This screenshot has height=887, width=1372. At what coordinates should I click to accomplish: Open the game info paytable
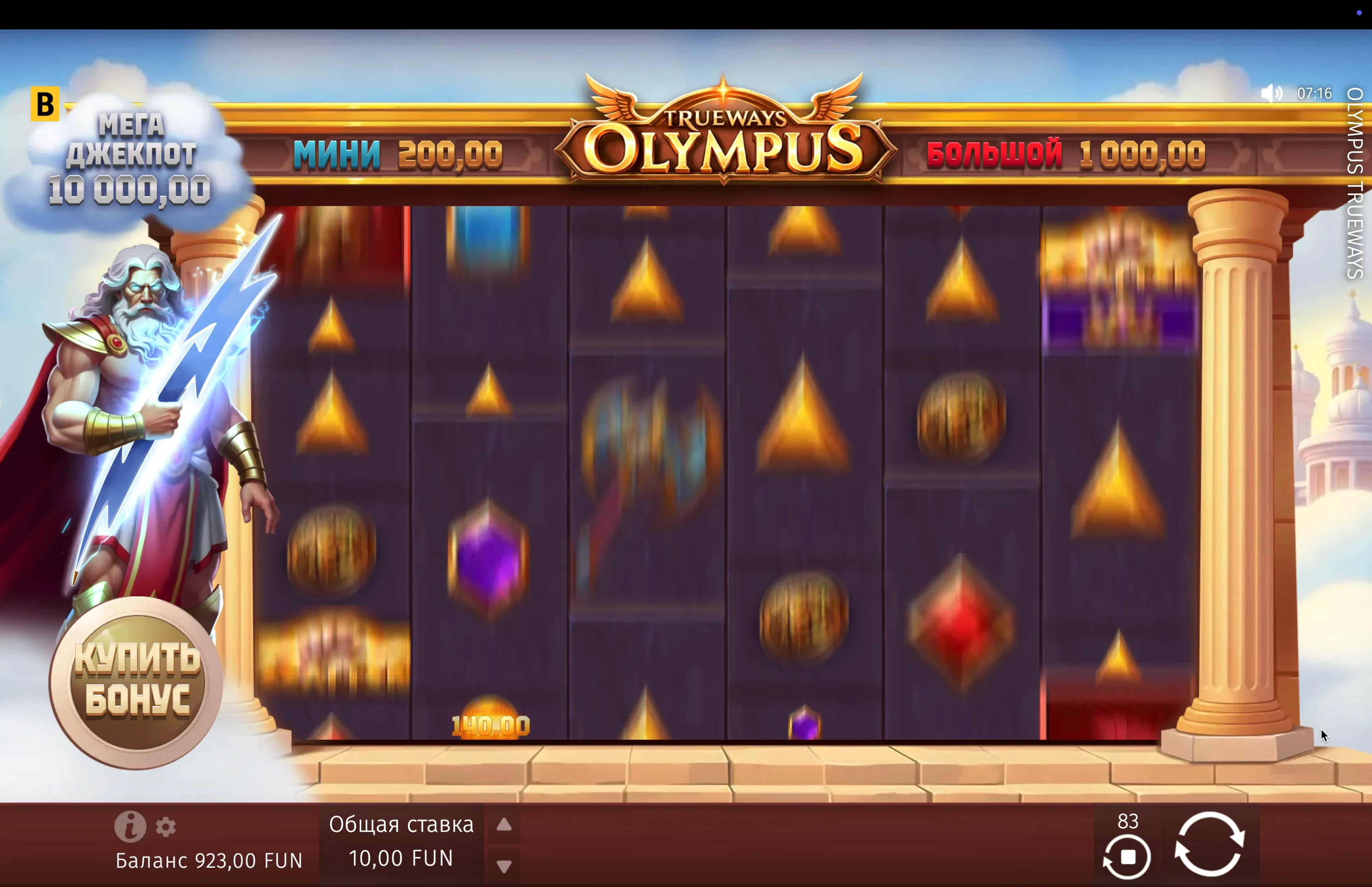[129, 826]
